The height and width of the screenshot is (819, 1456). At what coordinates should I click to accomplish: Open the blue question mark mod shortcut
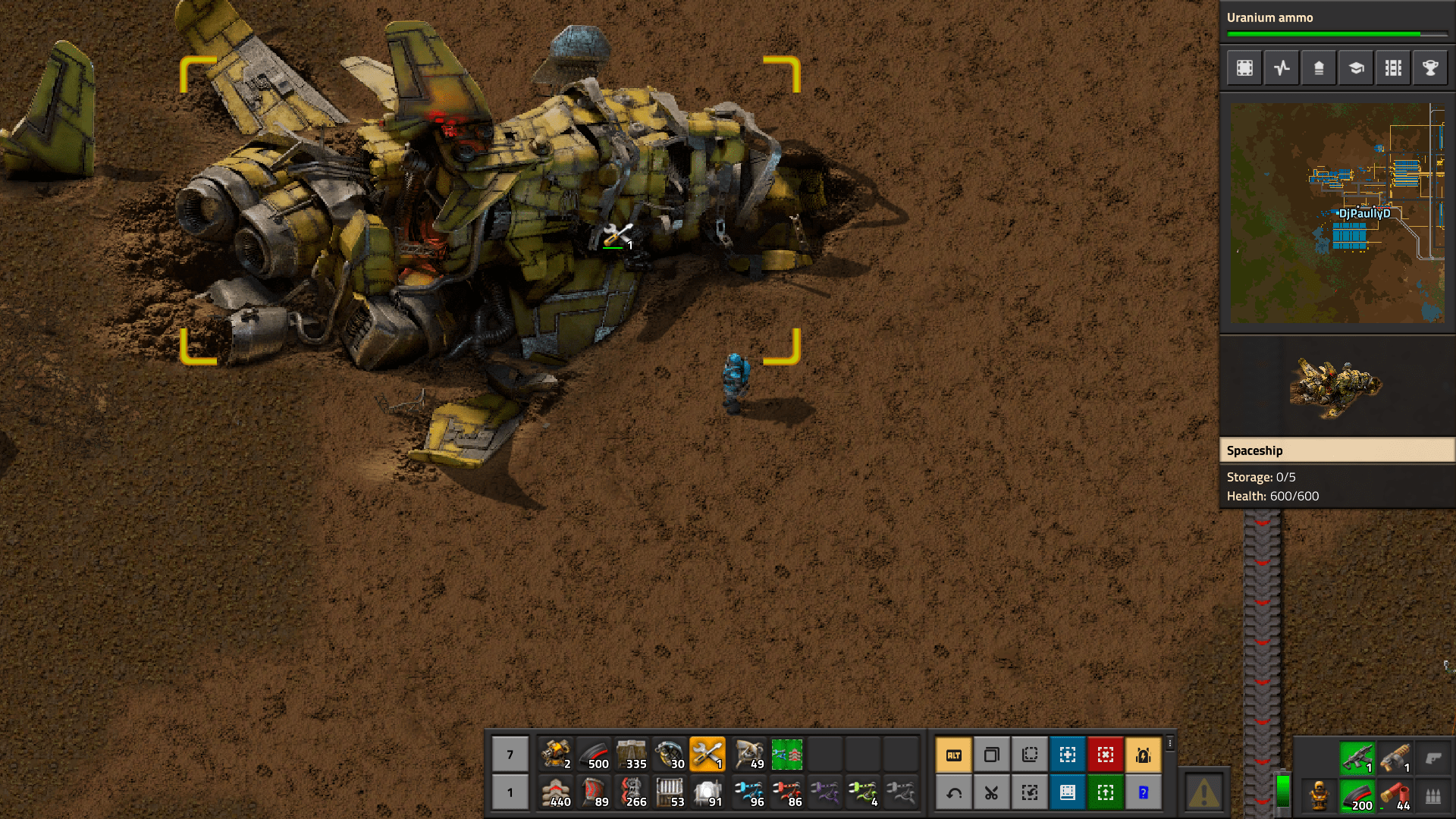1144,792
